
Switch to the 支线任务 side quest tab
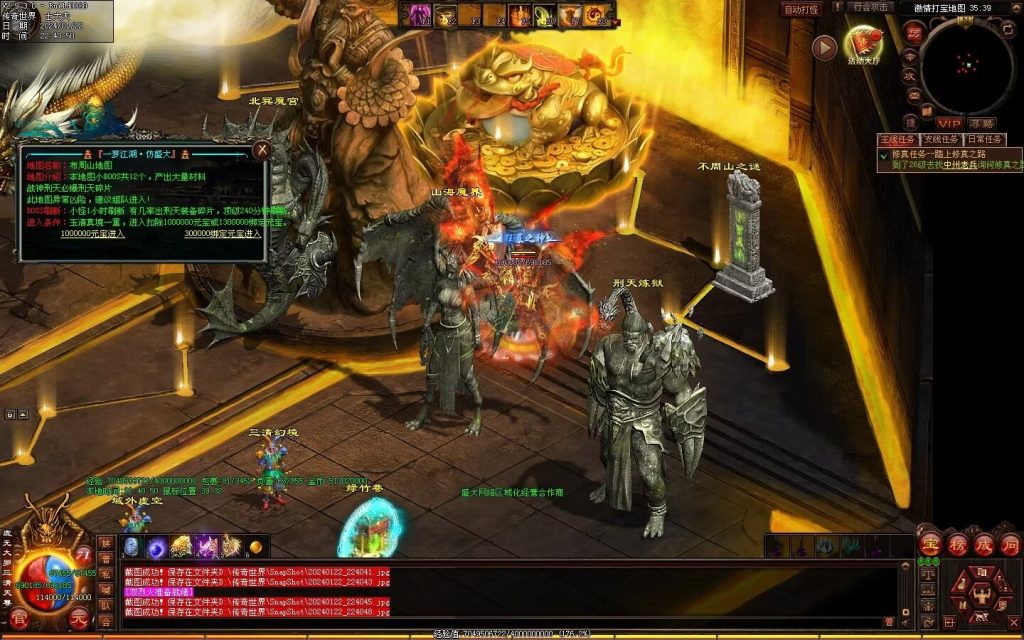pos(941,139)
